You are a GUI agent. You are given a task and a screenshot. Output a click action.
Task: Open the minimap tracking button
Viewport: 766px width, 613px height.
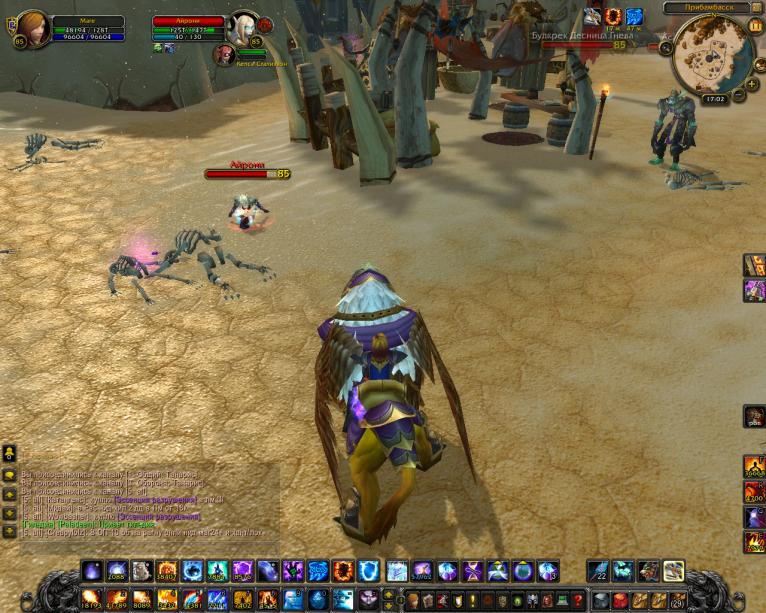667,45
